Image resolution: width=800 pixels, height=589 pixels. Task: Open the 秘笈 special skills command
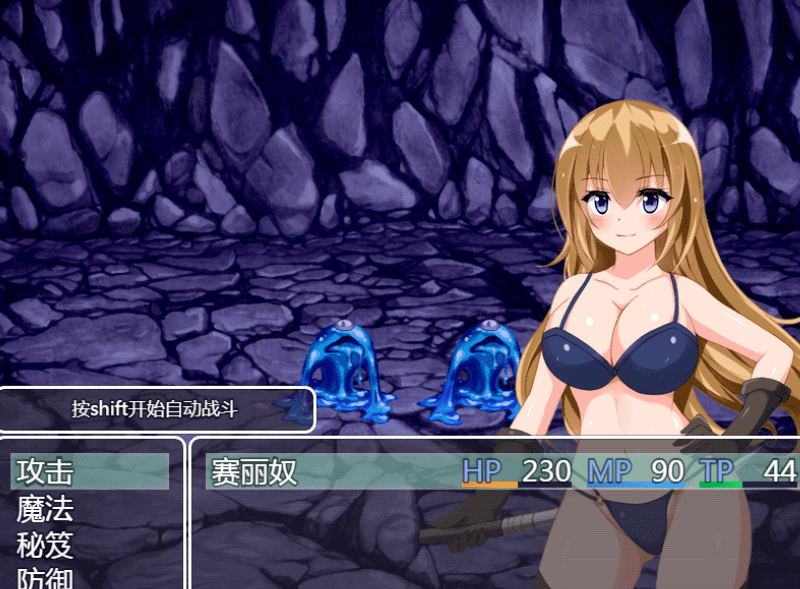46,545
